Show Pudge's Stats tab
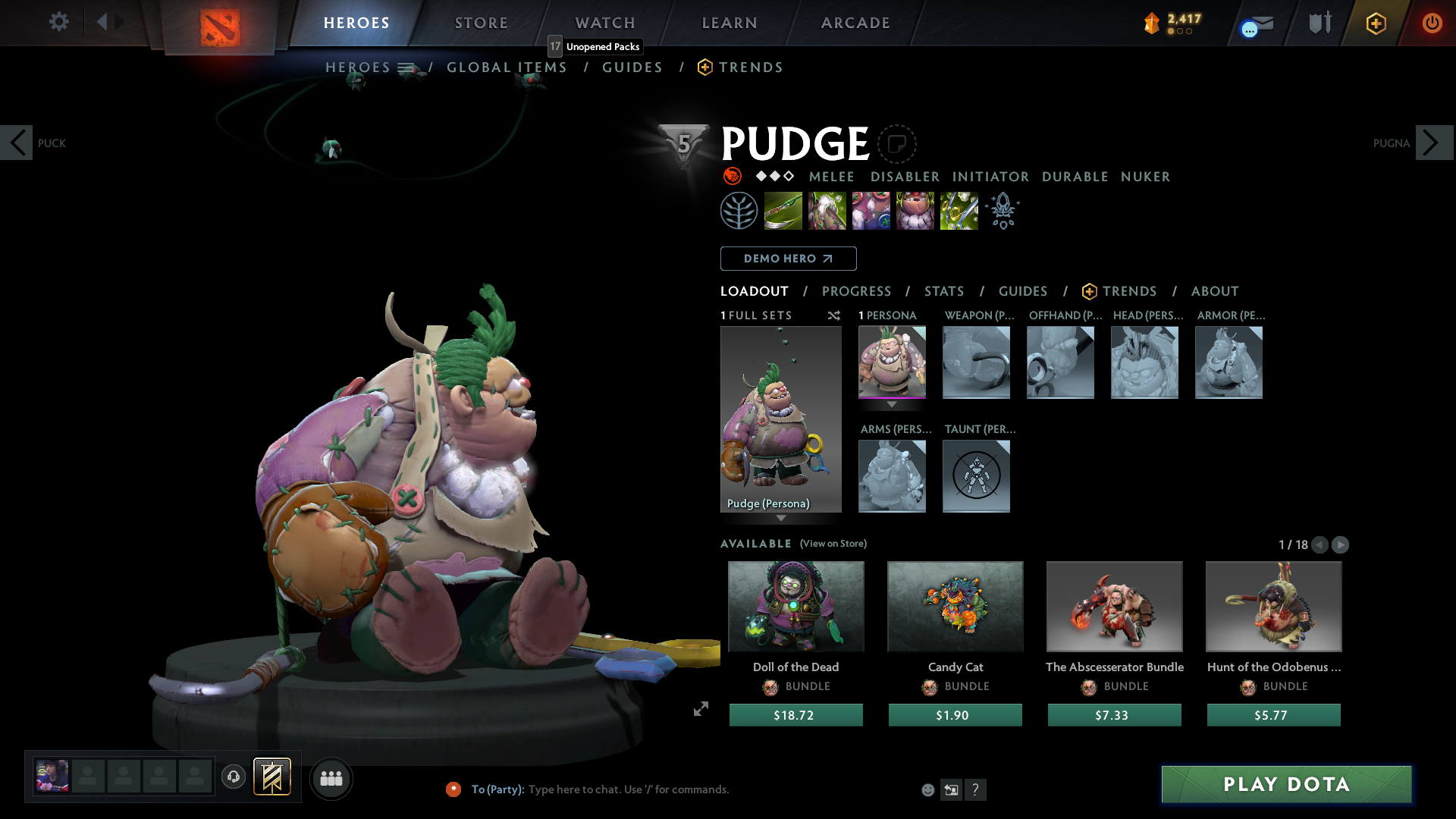The width and height of the screenshot is (1456, 819). tap(944, 291)
